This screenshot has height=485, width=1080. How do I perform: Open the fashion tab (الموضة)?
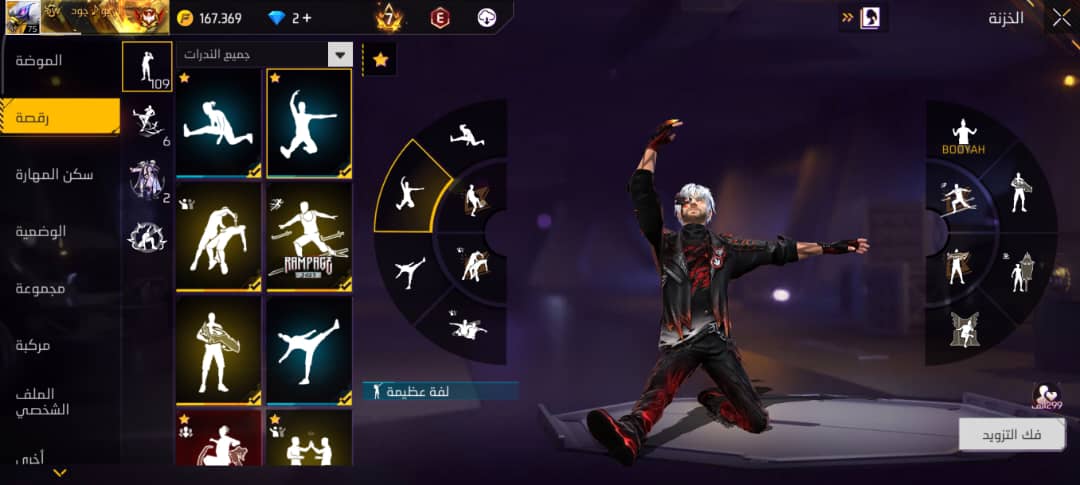40,61
